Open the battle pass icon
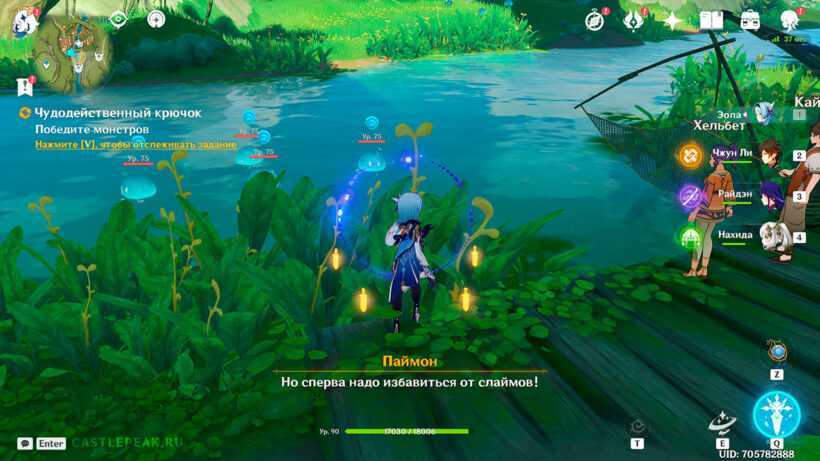This screenshot has width=820, height=461. pyautogui.click(x=633, y=20)
